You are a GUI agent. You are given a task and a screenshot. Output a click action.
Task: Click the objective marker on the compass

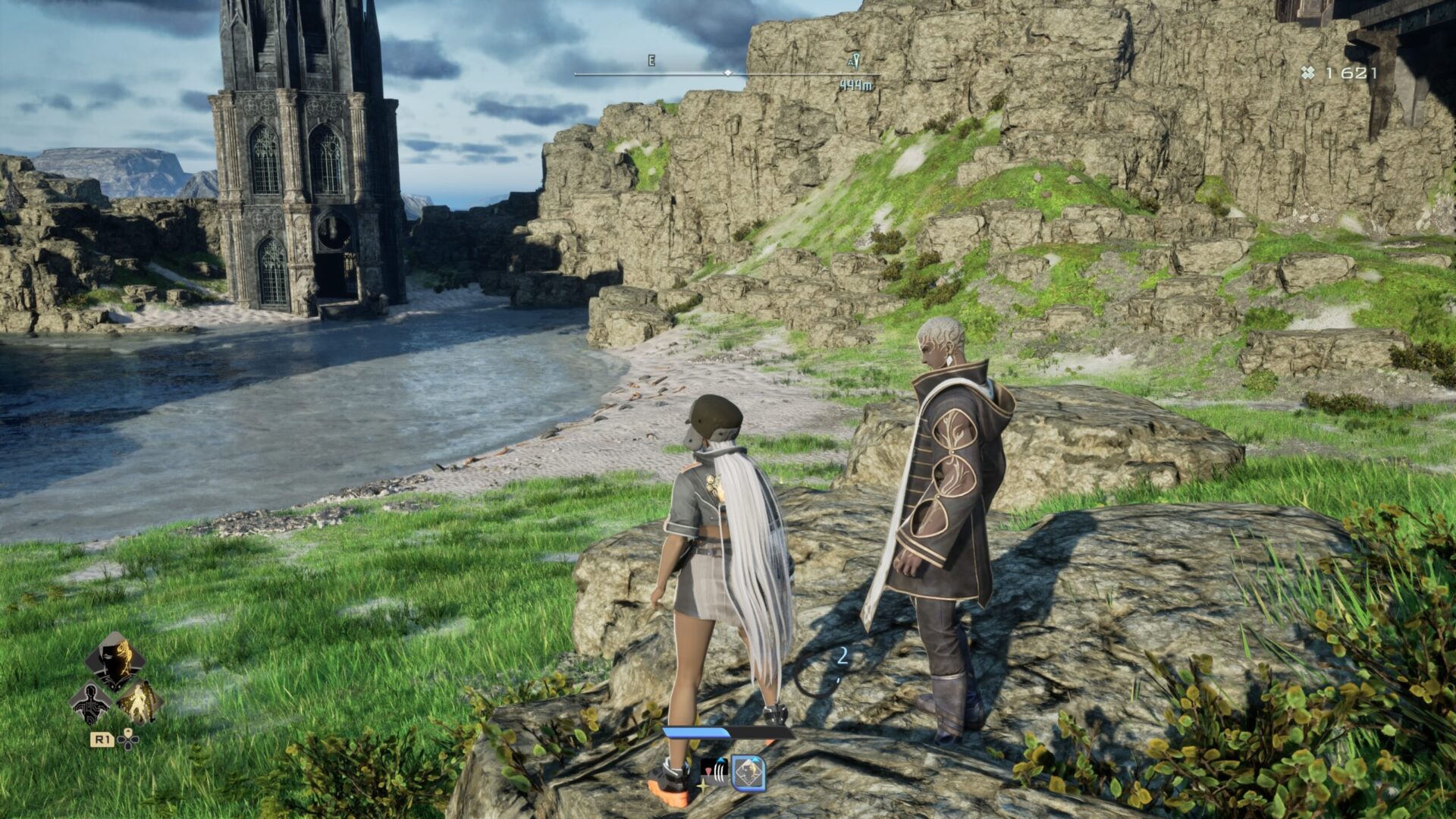pos(854,61)
